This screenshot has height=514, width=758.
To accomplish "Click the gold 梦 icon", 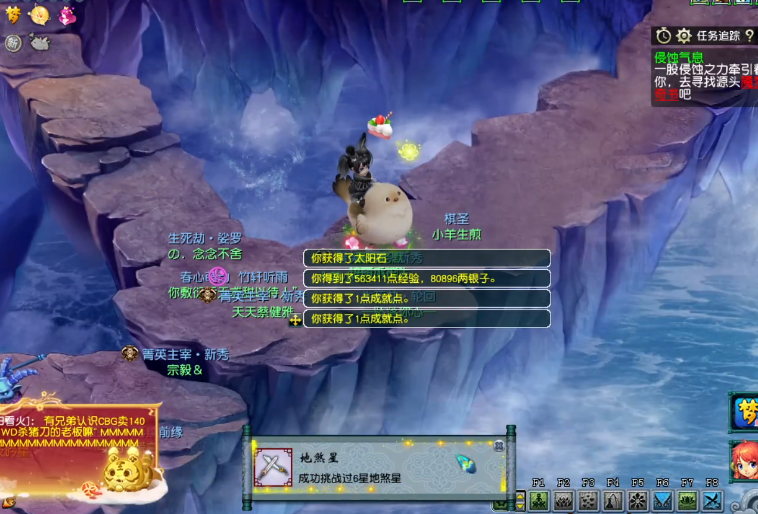I will click(14, 14).
